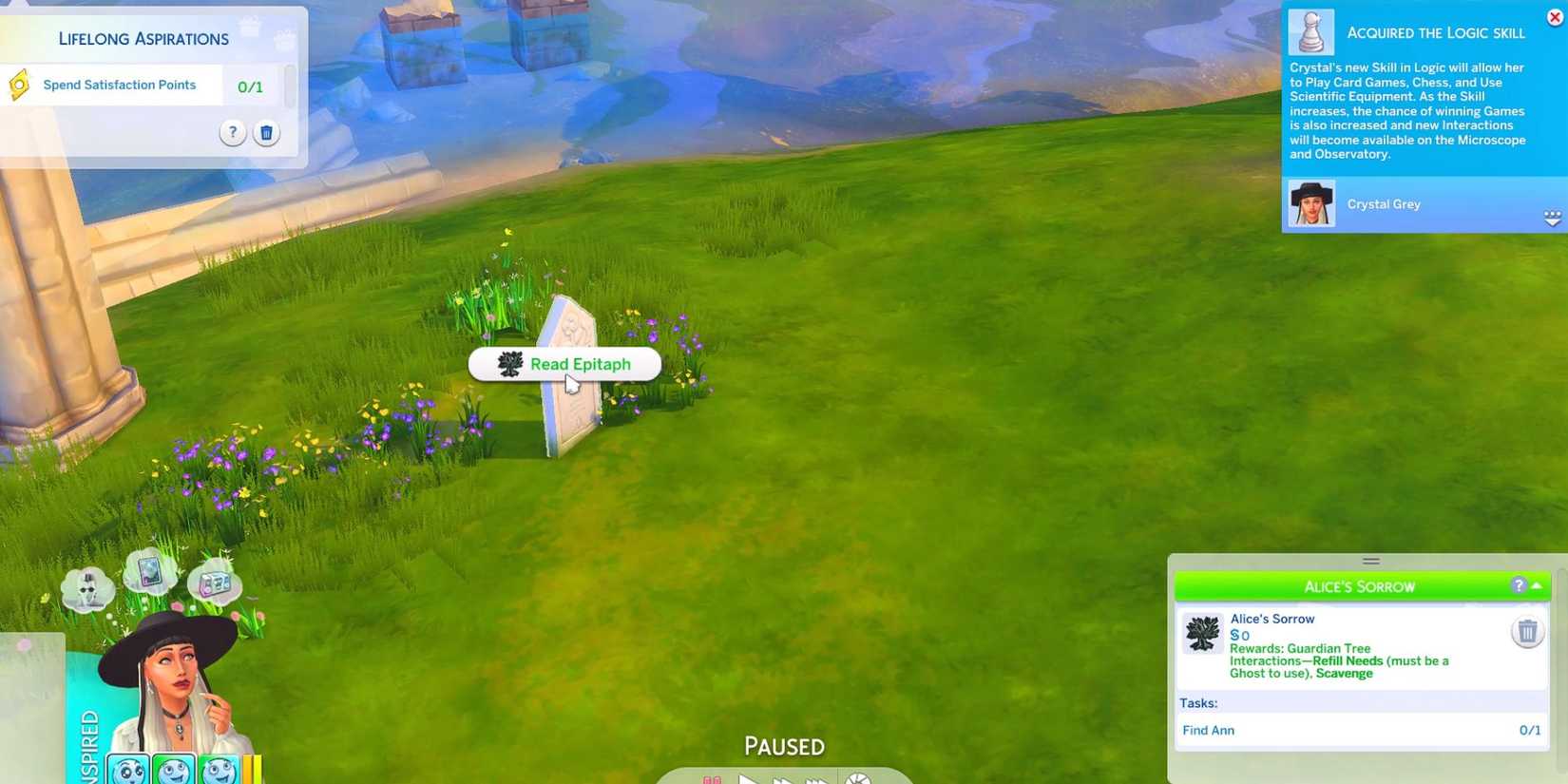Click the Guardian Tree reward icon
Screen dimensions: 1568x784
[1201, 633]
